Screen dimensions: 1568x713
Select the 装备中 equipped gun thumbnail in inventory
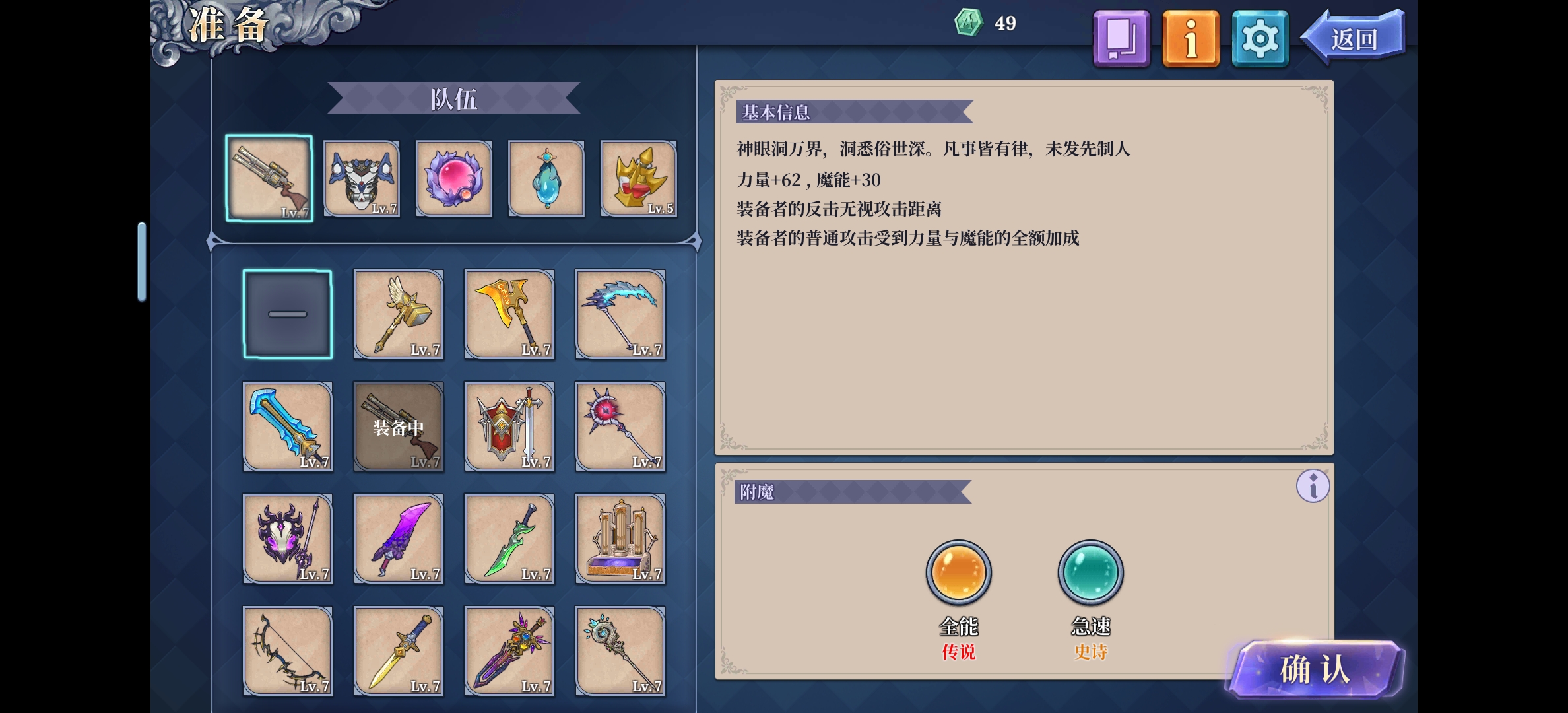398,427
